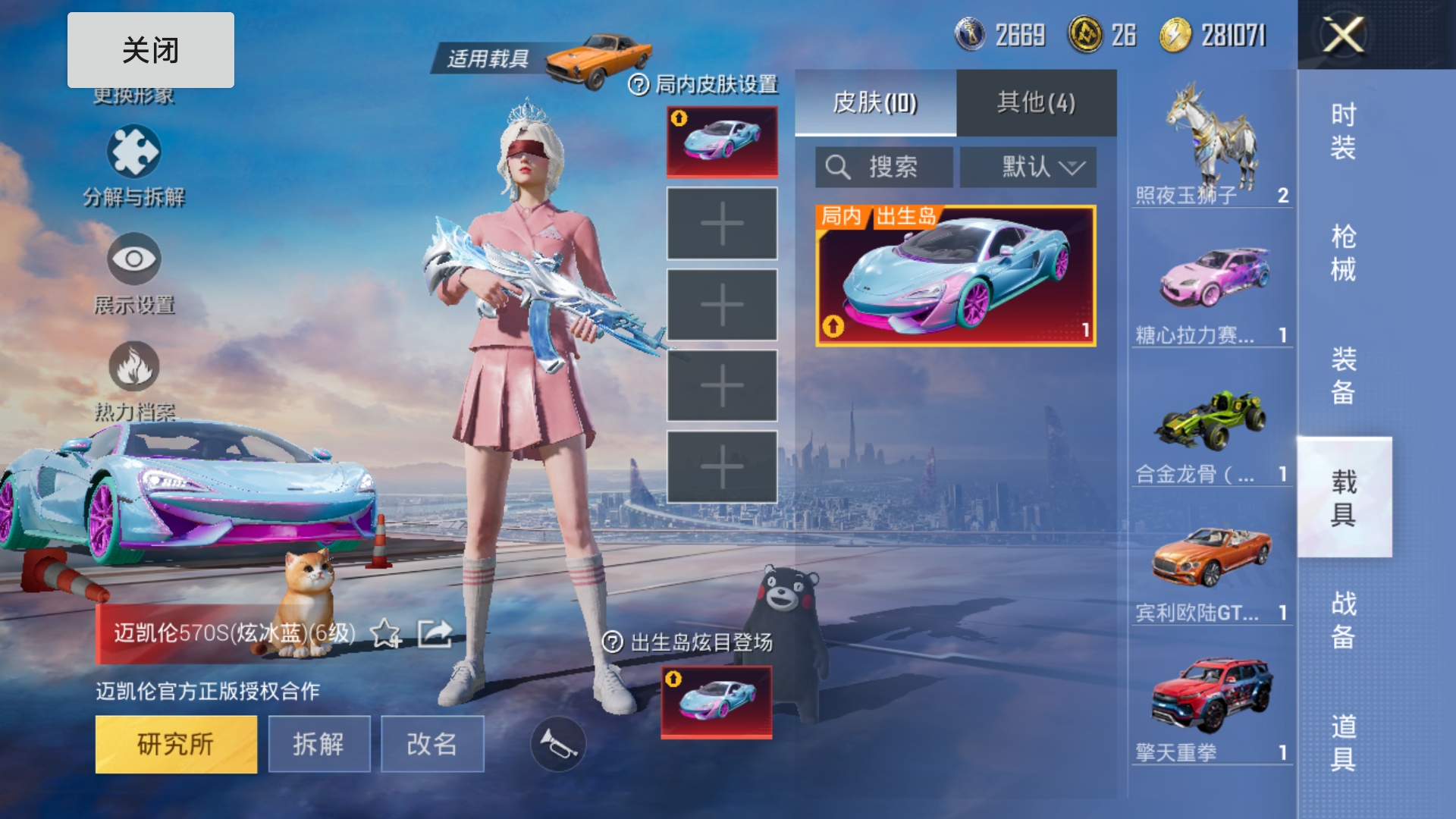Open the 默认 sort dropdown
Screen dimensions: 1456x819
click(x=1028, y=167)
